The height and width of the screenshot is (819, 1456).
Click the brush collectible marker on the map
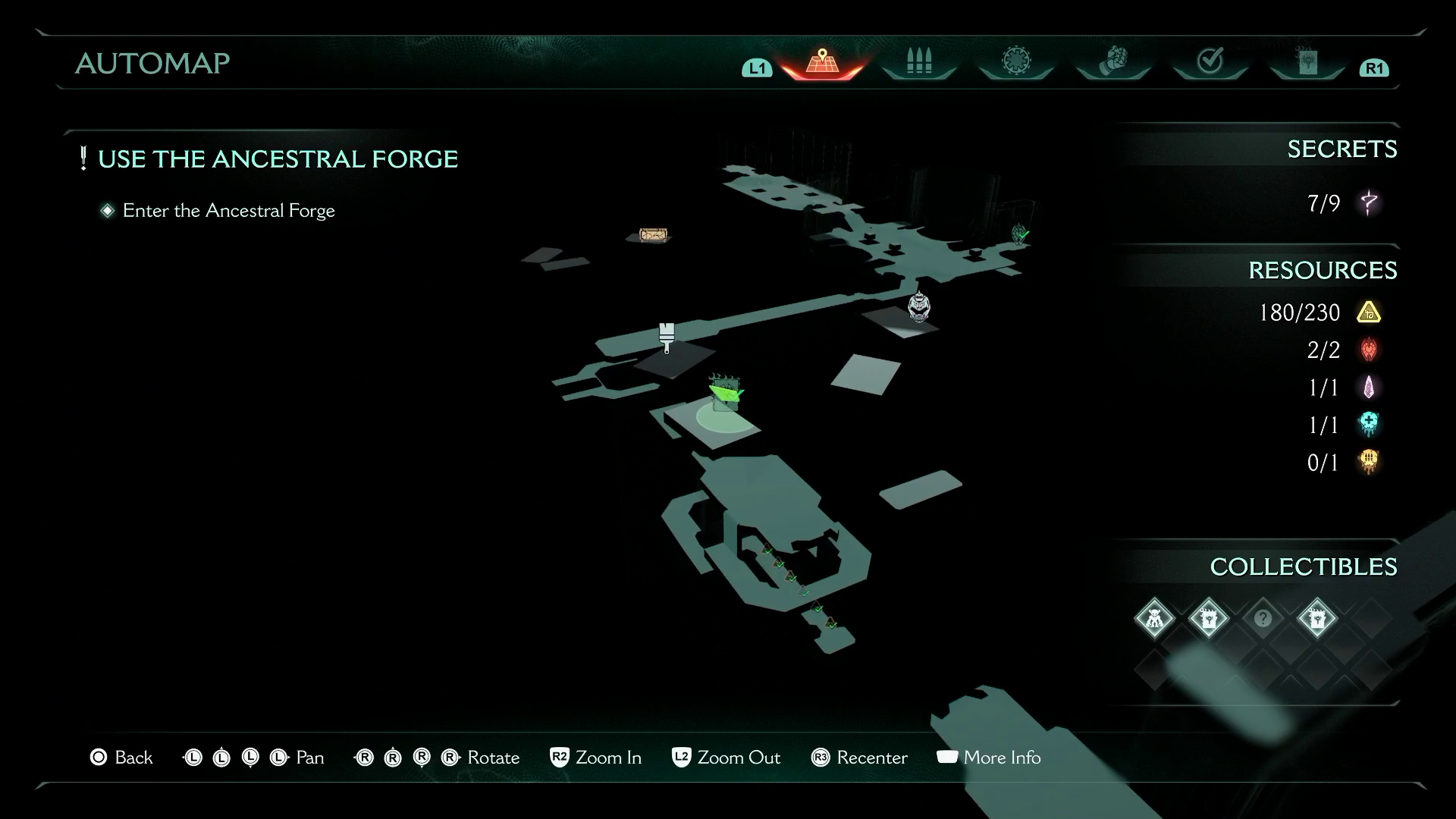[x=666, y=334]
